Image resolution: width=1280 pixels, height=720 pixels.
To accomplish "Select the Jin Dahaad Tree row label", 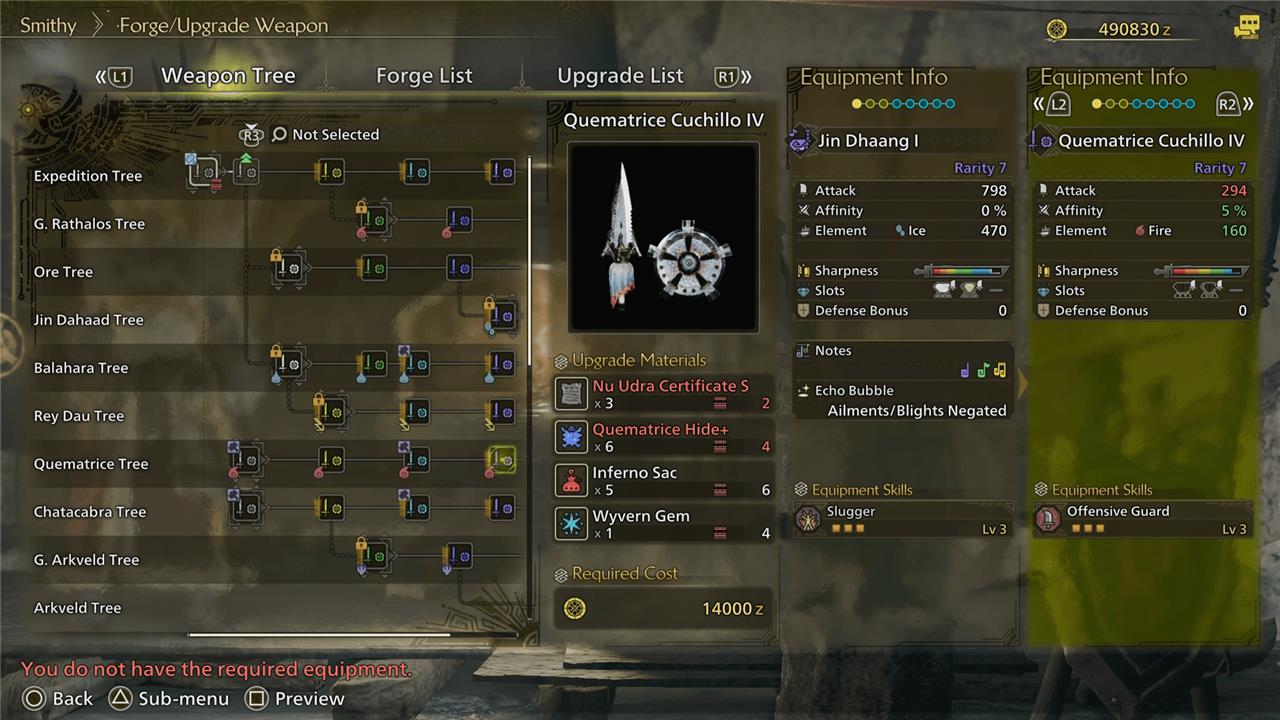I will point(88,320).
